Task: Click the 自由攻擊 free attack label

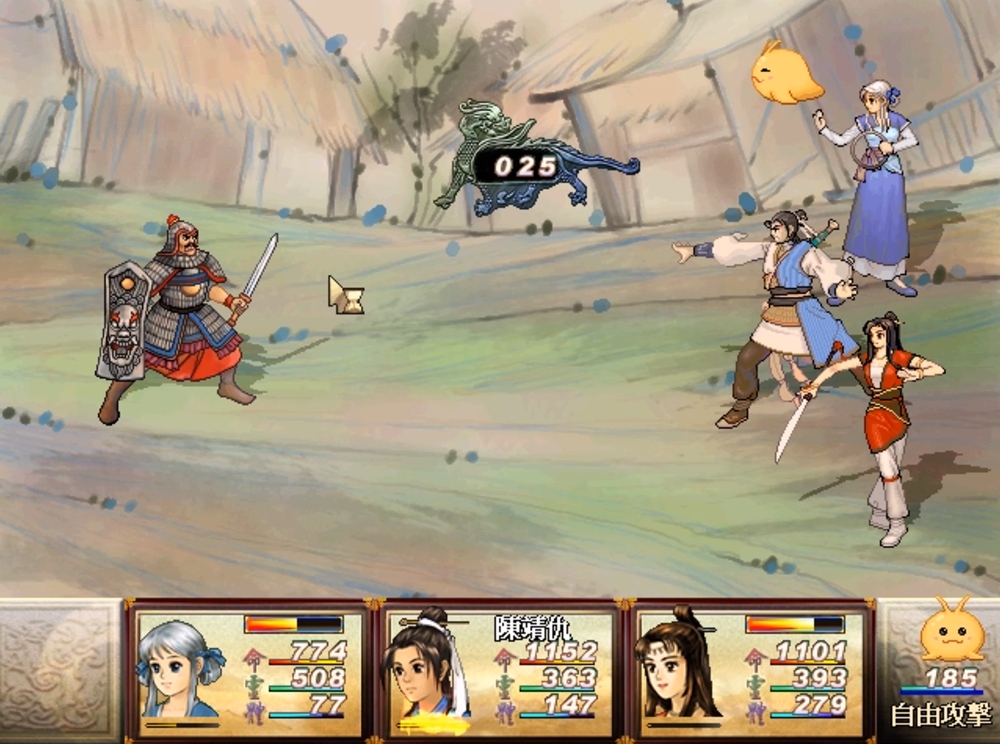Action: (941, 716)
